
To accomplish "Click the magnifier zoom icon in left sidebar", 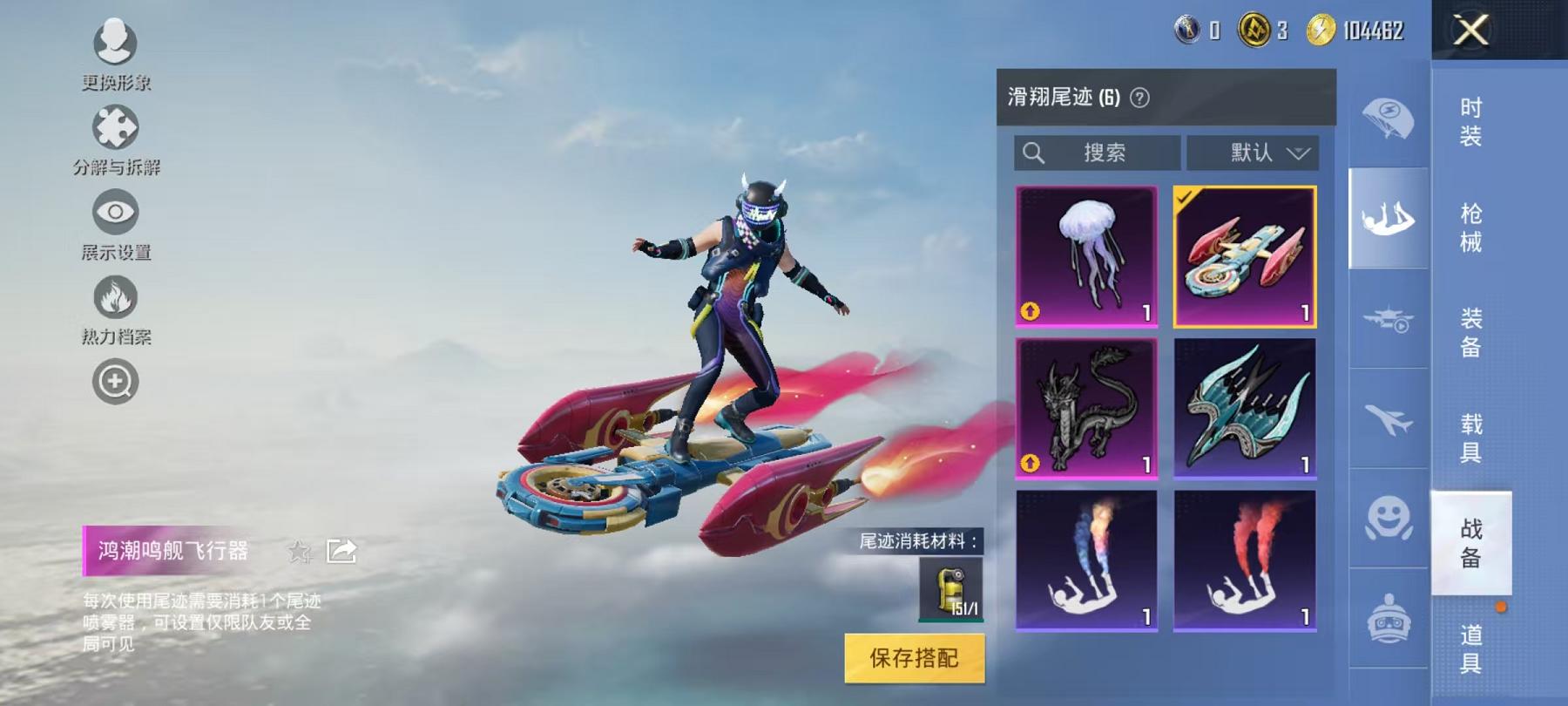I will 114,380.
